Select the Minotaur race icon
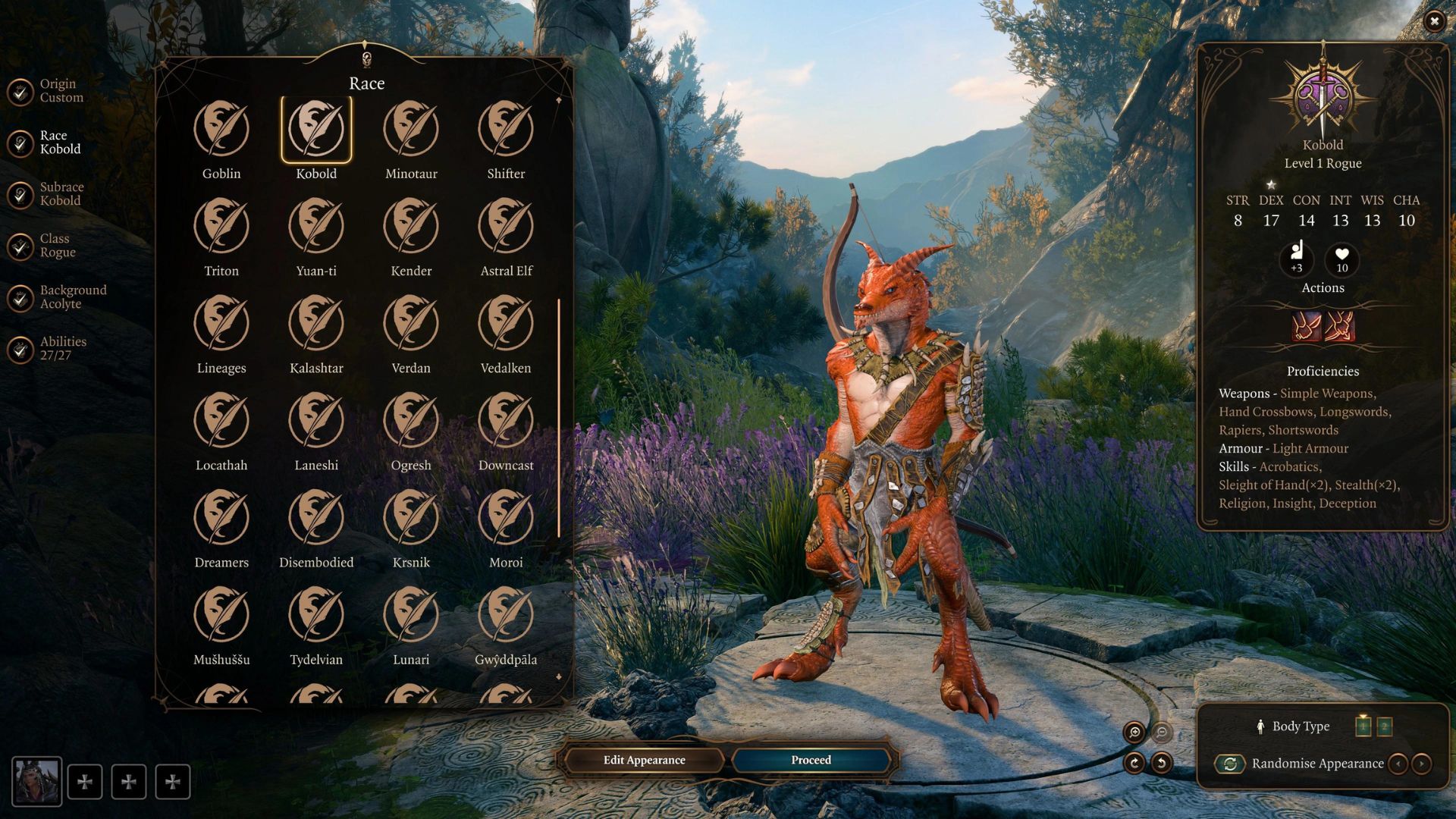The width and height of the screenshot is (1456, 819). 411,130
